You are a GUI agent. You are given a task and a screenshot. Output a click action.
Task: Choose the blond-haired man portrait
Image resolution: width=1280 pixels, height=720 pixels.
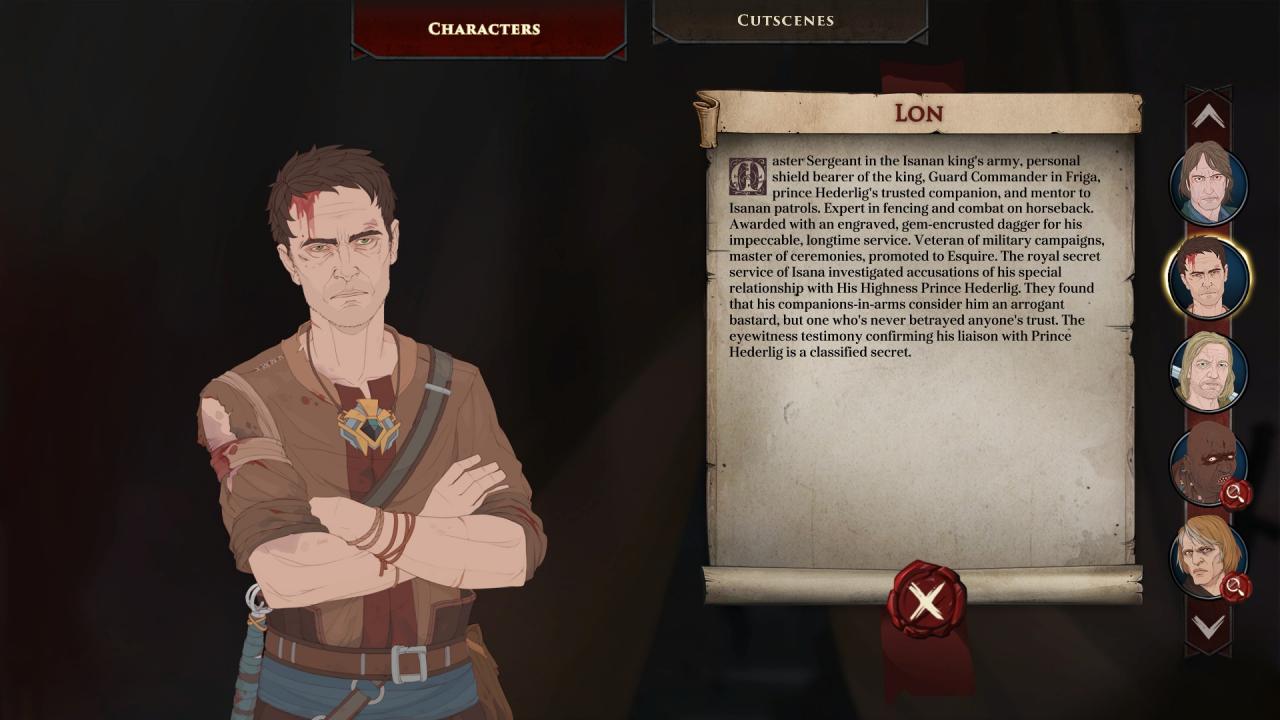[x=1208, y=371]
